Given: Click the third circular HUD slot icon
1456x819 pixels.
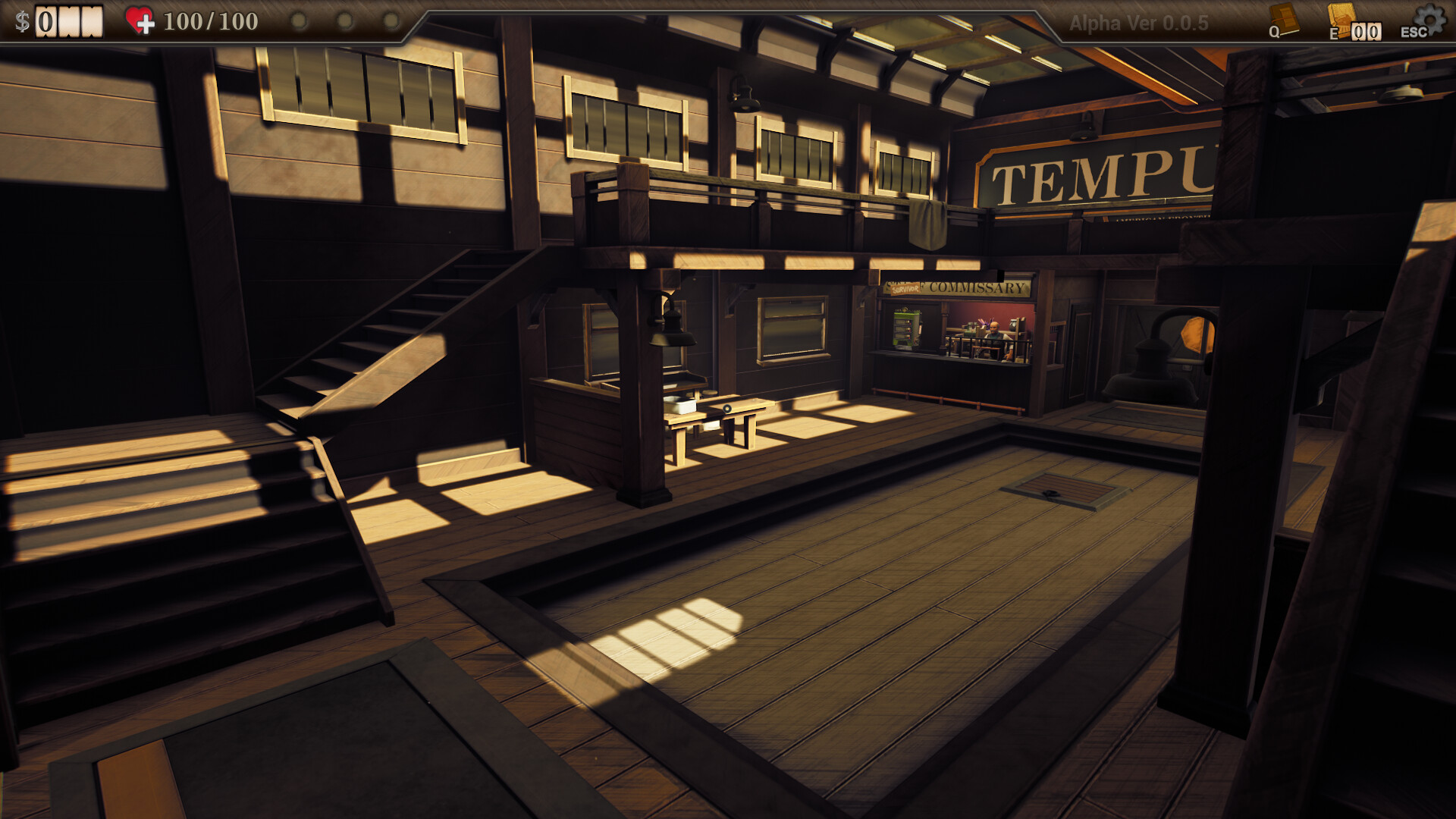Looking at the screenshot, I should (x=392, y=20).
